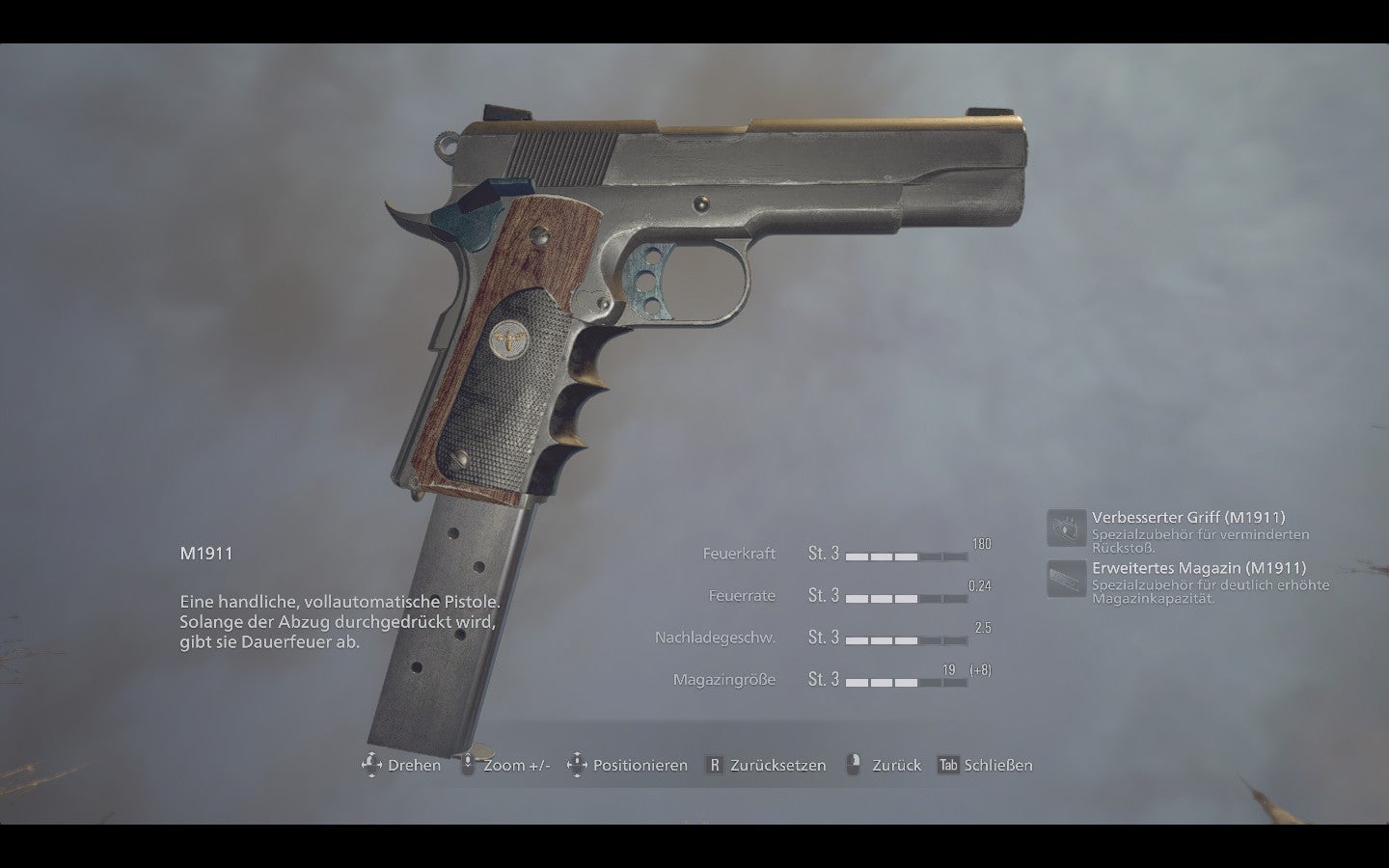The width and height of the screenshot is (1389, 868).
Task: Click the Tab key icon beside Schließen
Action: click(x=947, y=765)
